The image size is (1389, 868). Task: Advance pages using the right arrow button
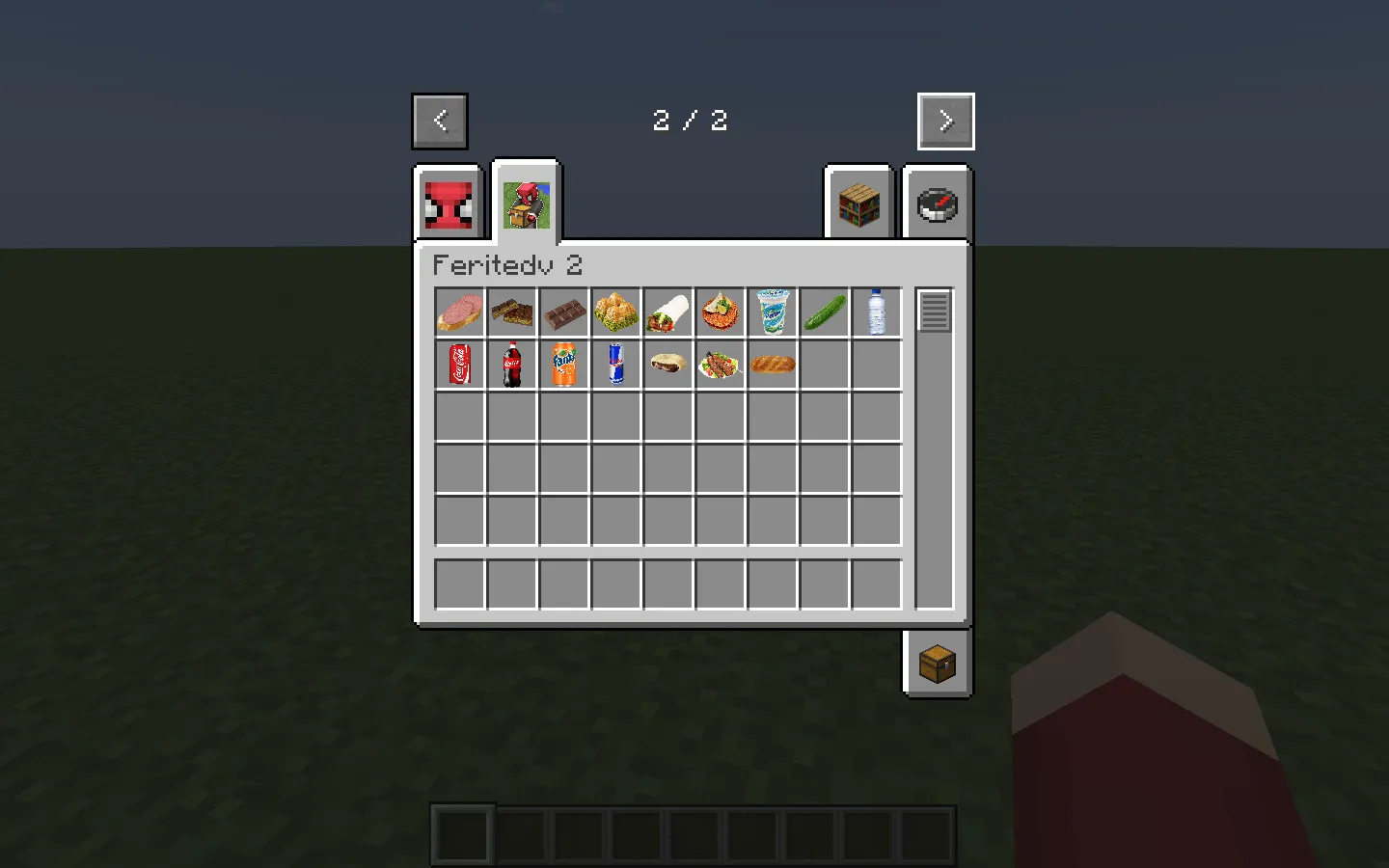click(x=945, y=121)
